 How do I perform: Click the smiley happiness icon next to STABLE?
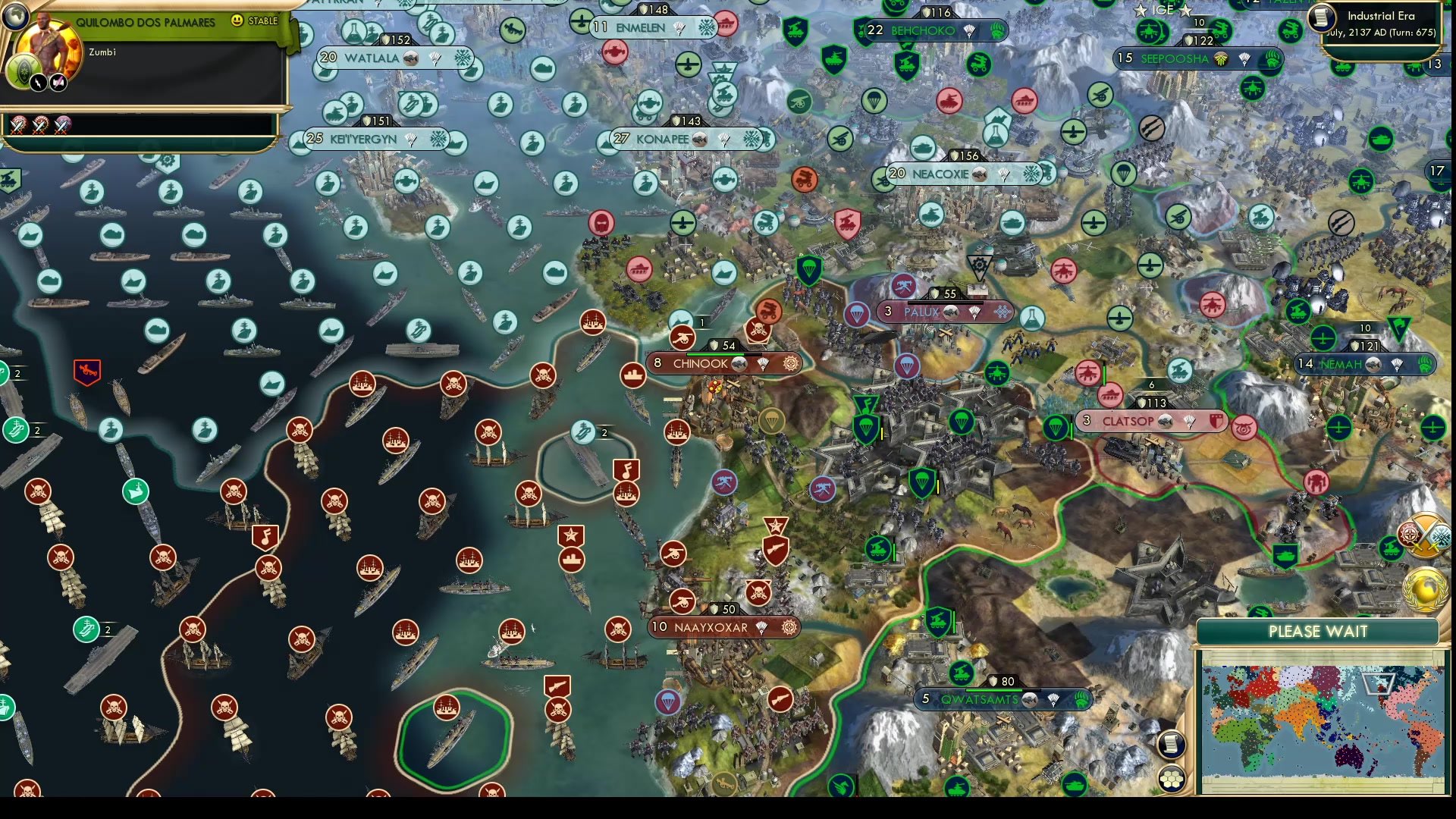pyautogui.click(x=236, y=21)
